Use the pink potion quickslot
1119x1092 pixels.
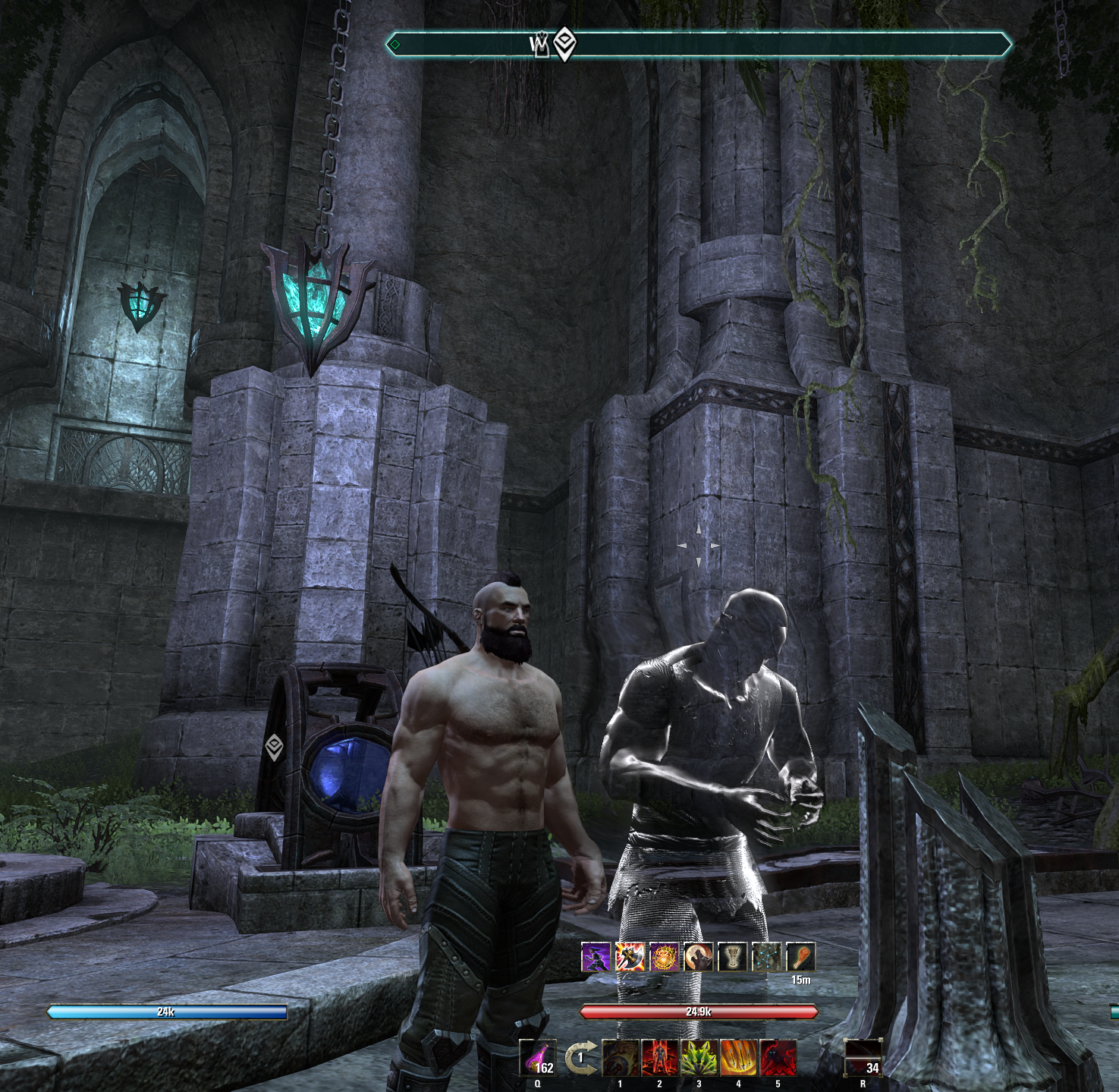point(538,1058)
